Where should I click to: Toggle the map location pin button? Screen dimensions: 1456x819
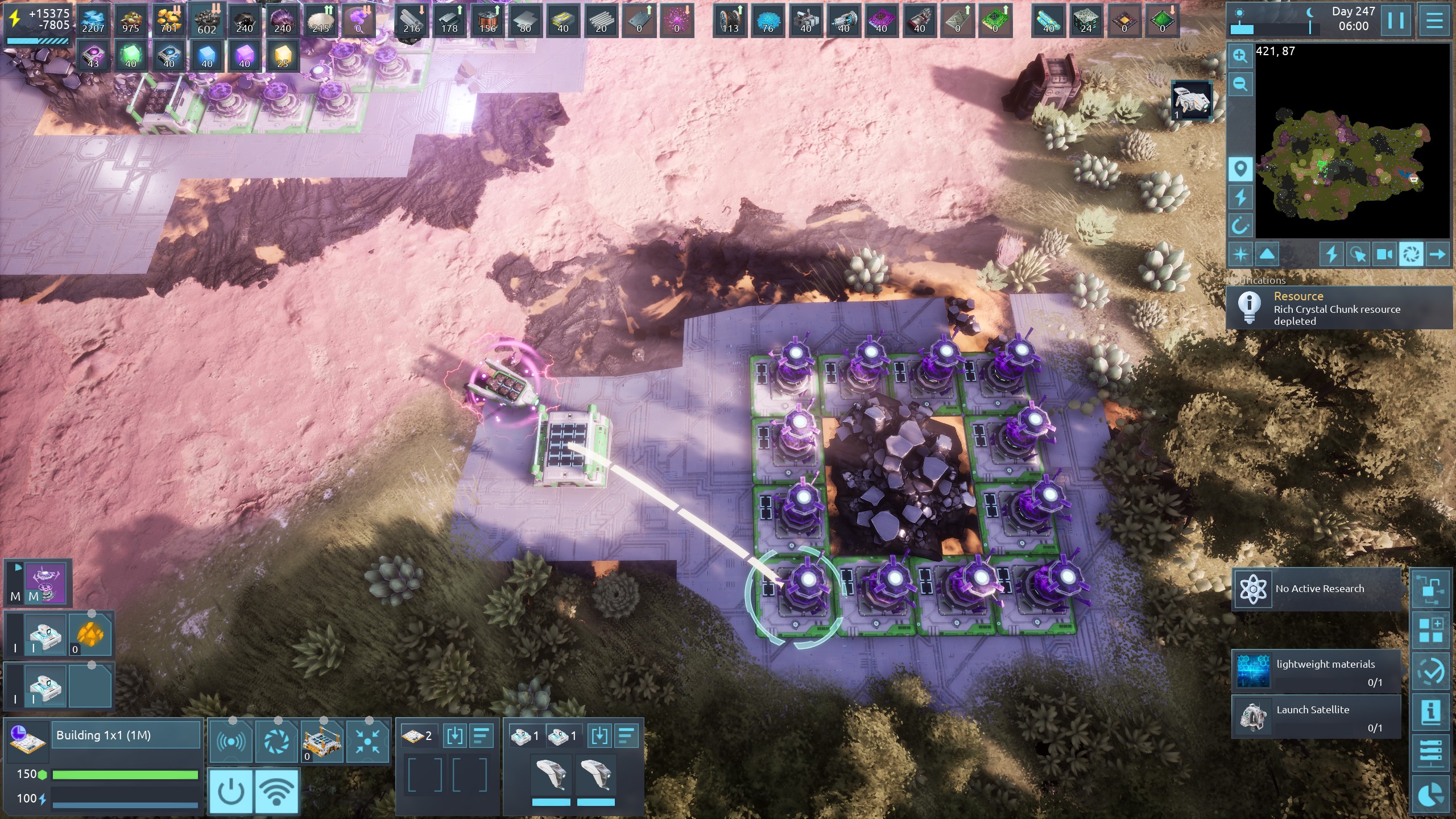tap(1240, 169)
